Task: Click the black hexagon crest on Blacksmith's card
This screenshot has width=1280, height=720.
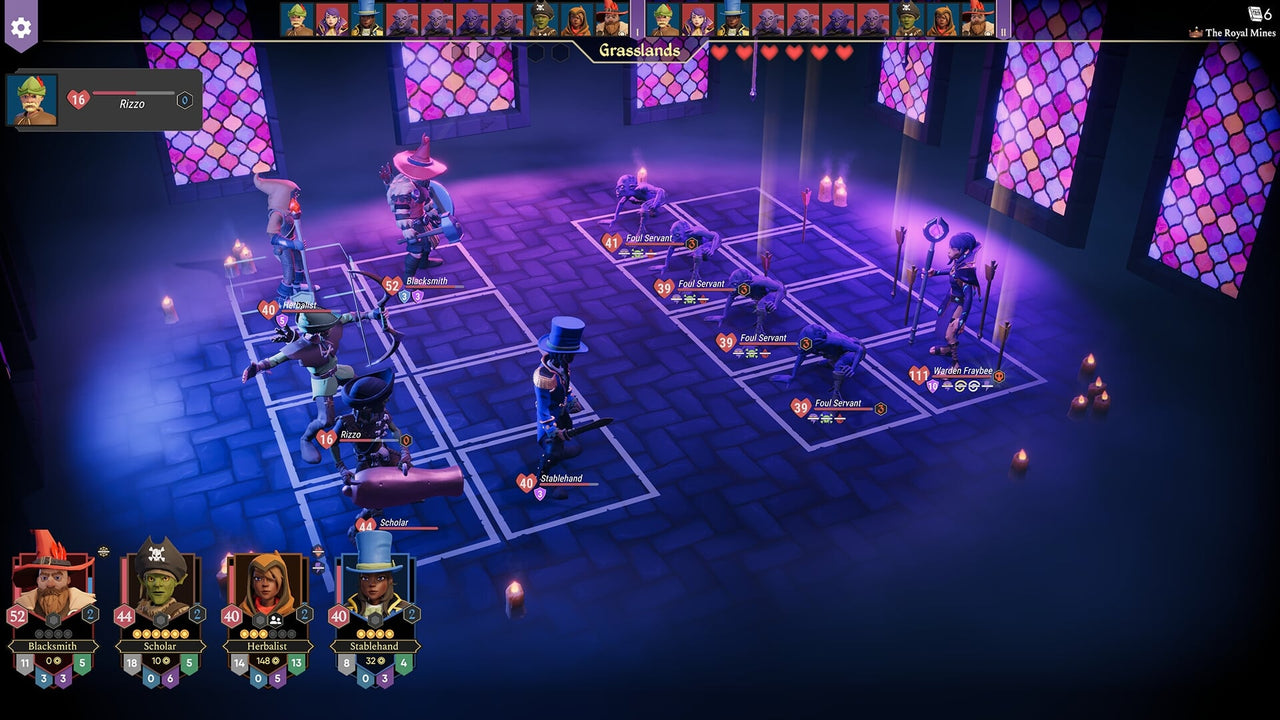Action: point(52,619)
